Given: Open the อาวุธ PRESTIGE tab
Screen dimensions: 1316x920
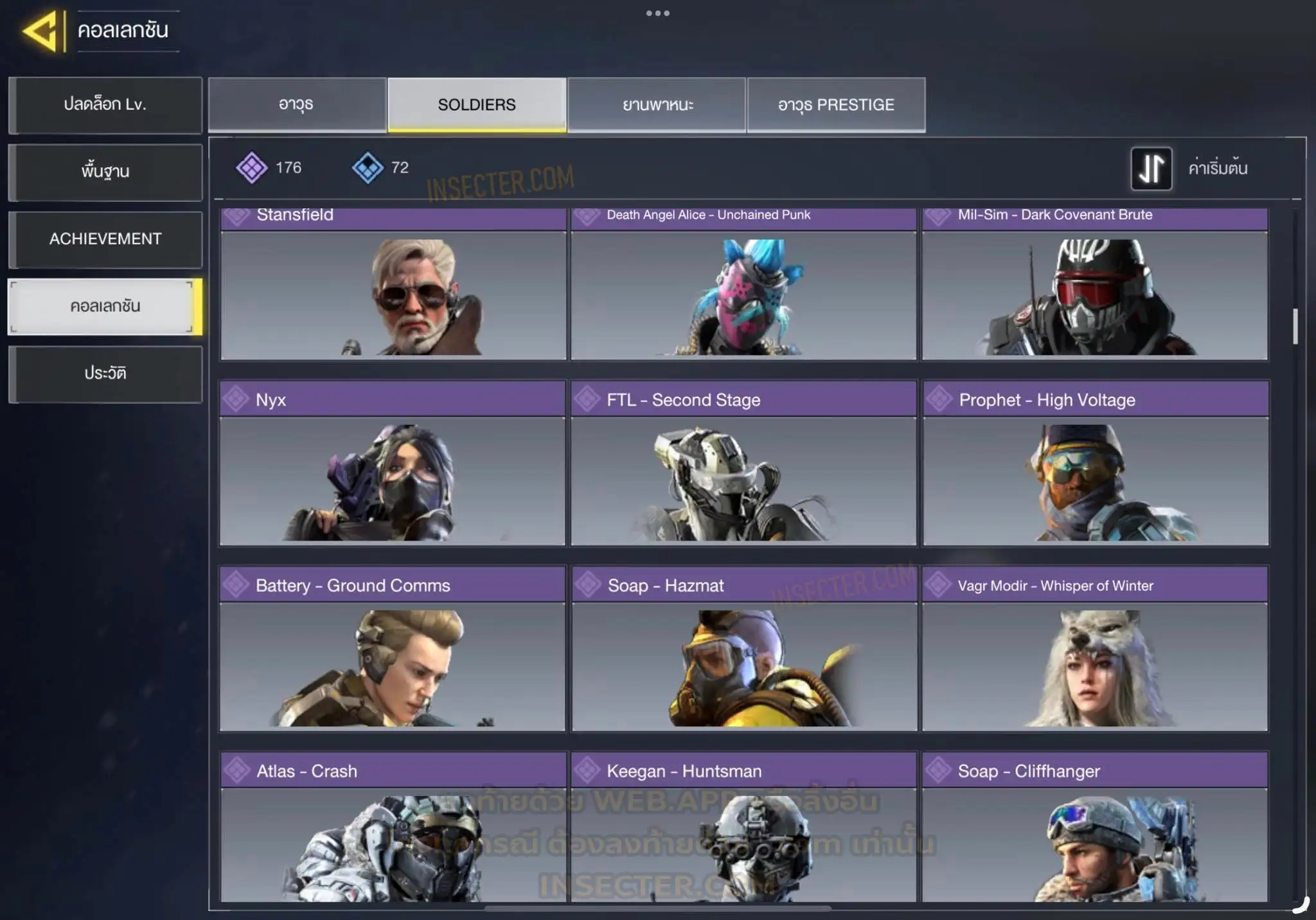Looking at the screenshot, I should 836,105.
